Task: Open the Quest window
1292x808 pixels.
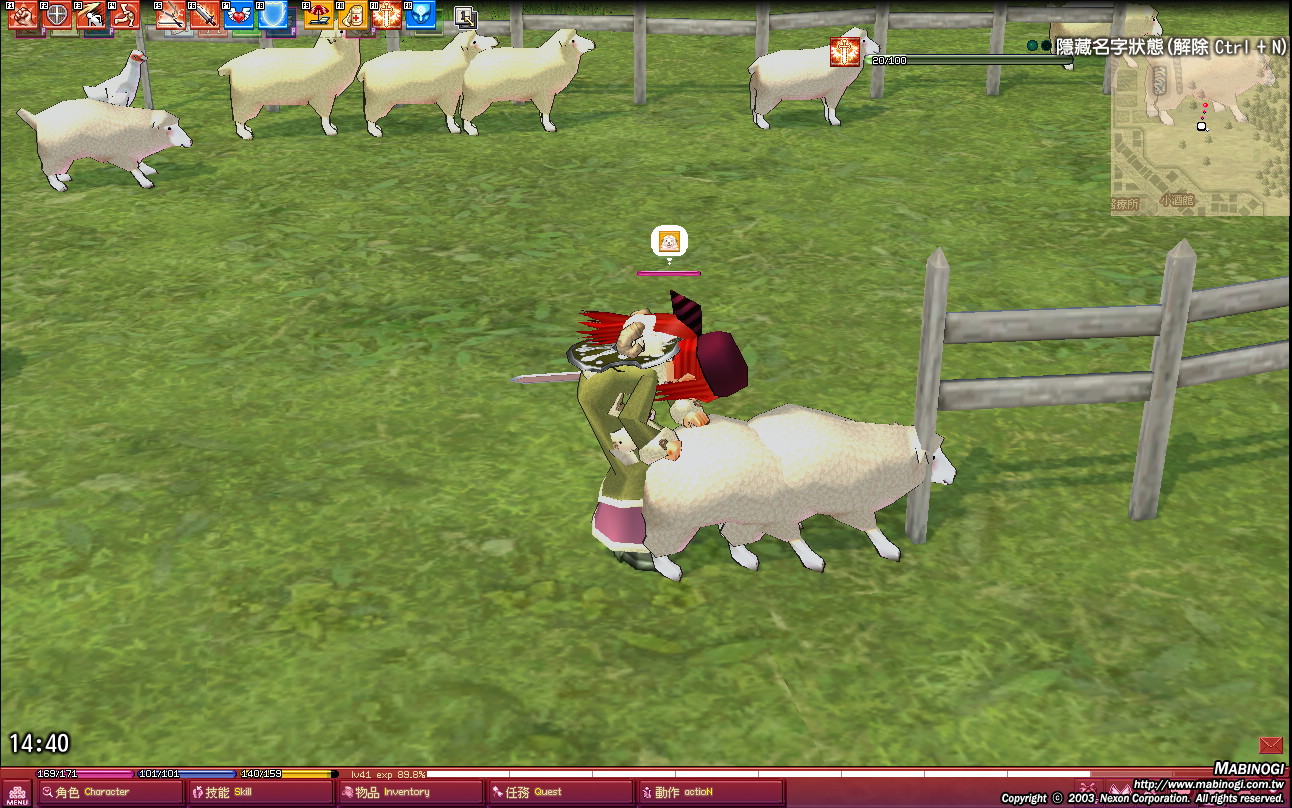Action: pyautogui.click(x=560, y=793)
